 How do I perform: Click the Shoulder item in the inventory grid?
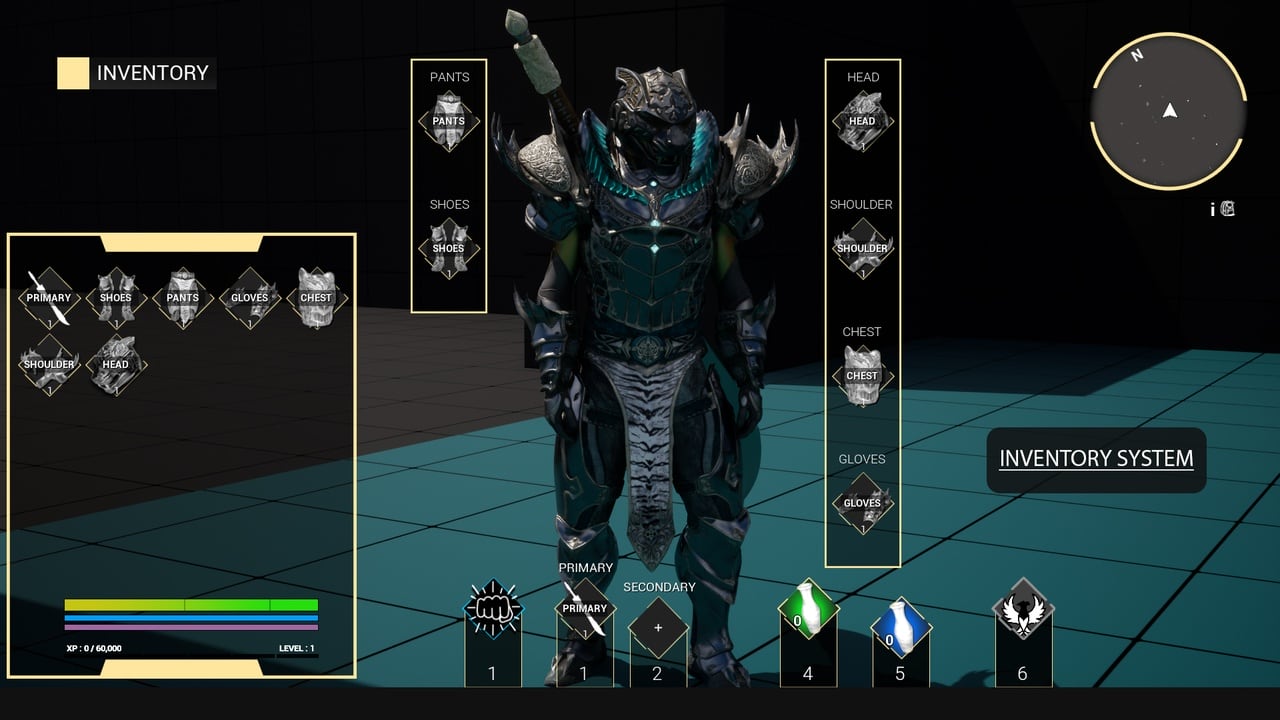click(49, 364)
